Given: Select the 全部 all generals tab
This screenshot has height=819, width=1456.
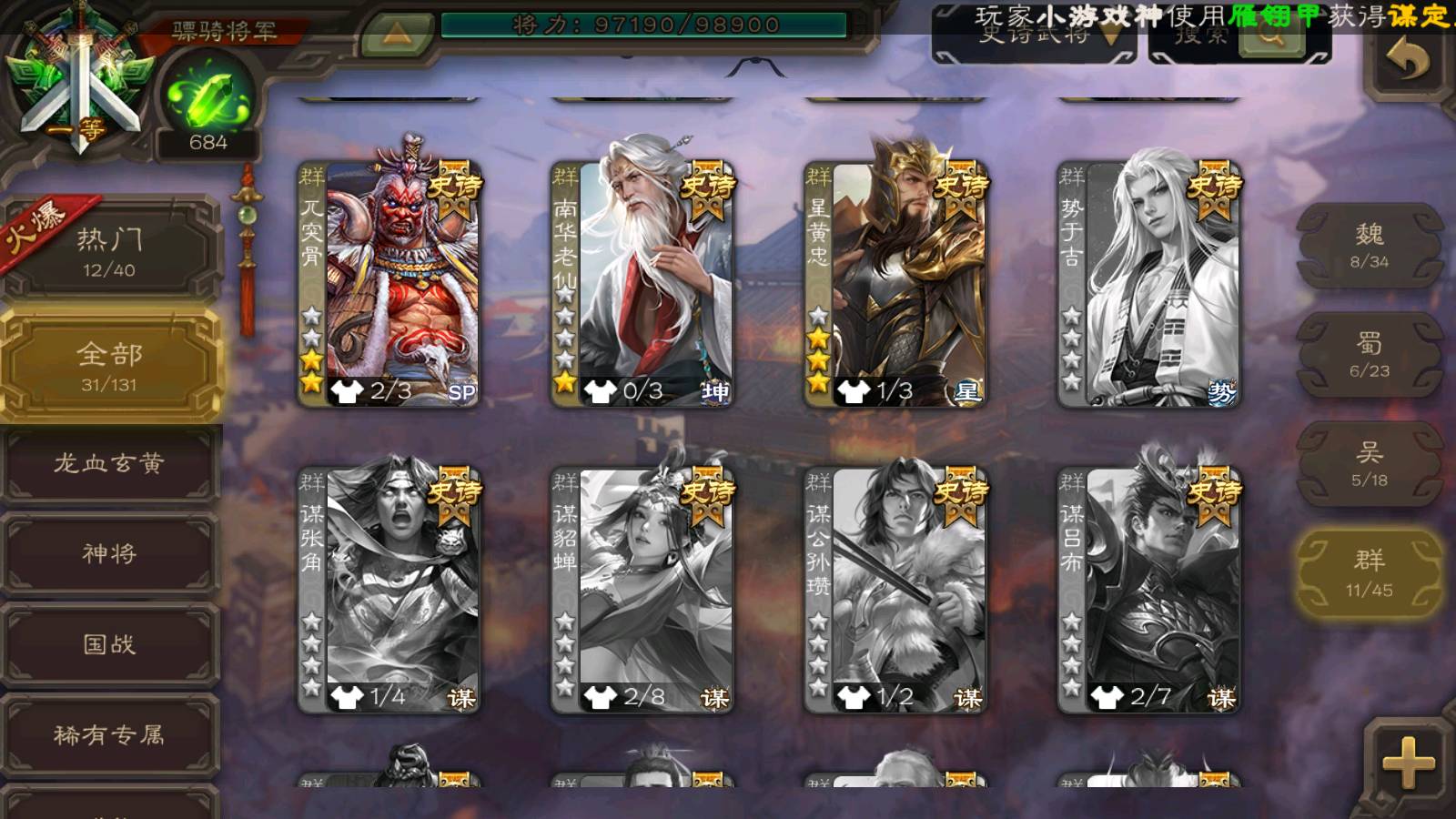Looking at the screenshot, I should click(109, 366).
